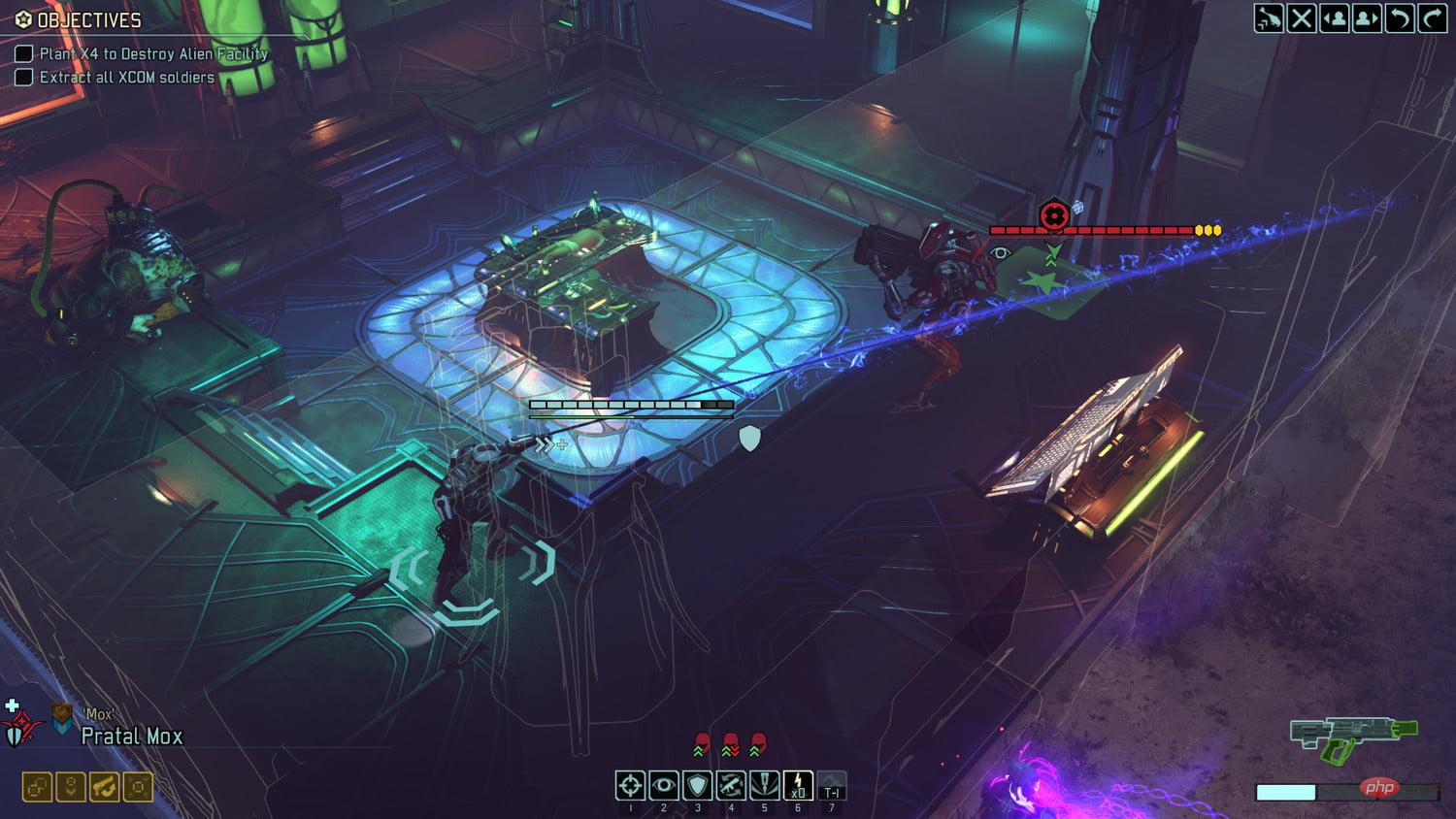Screen dimensions: 1456x819
Task: Toggle the Extract all XCOM soldiers checkbox
Action: coord(23,78)
